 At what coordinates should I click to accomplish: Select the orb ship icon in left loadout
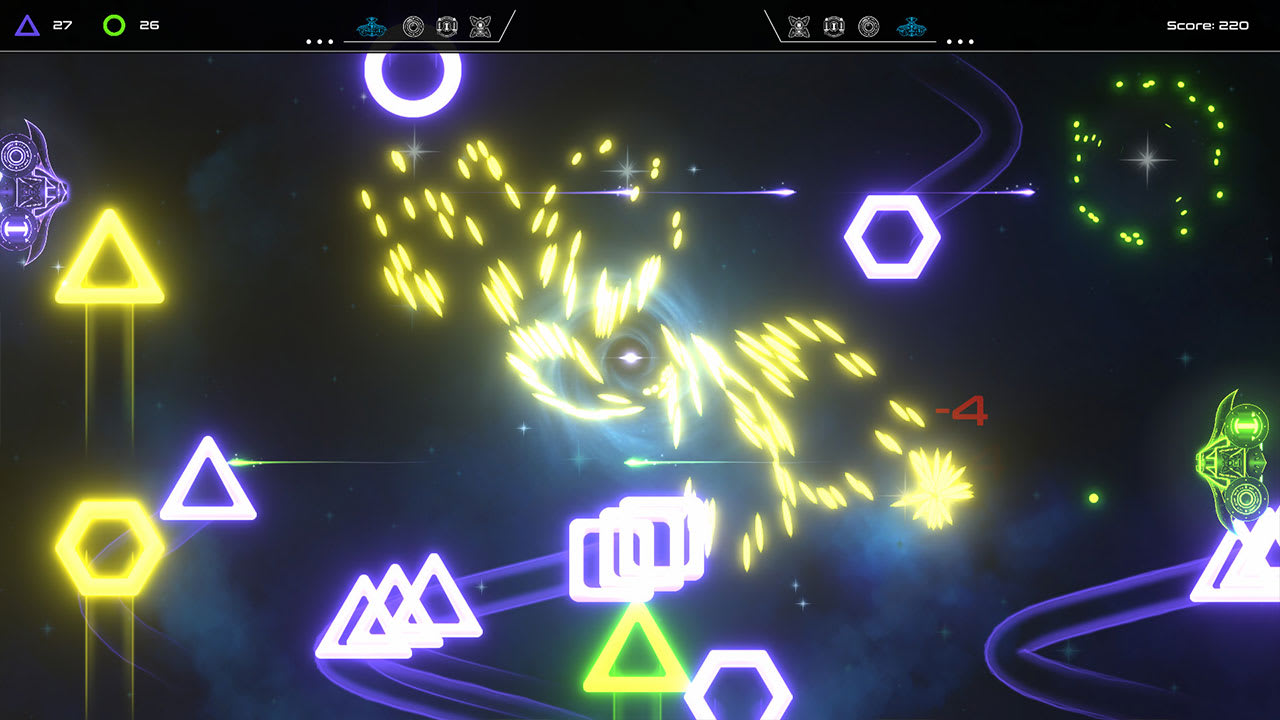tap(413, 26)
